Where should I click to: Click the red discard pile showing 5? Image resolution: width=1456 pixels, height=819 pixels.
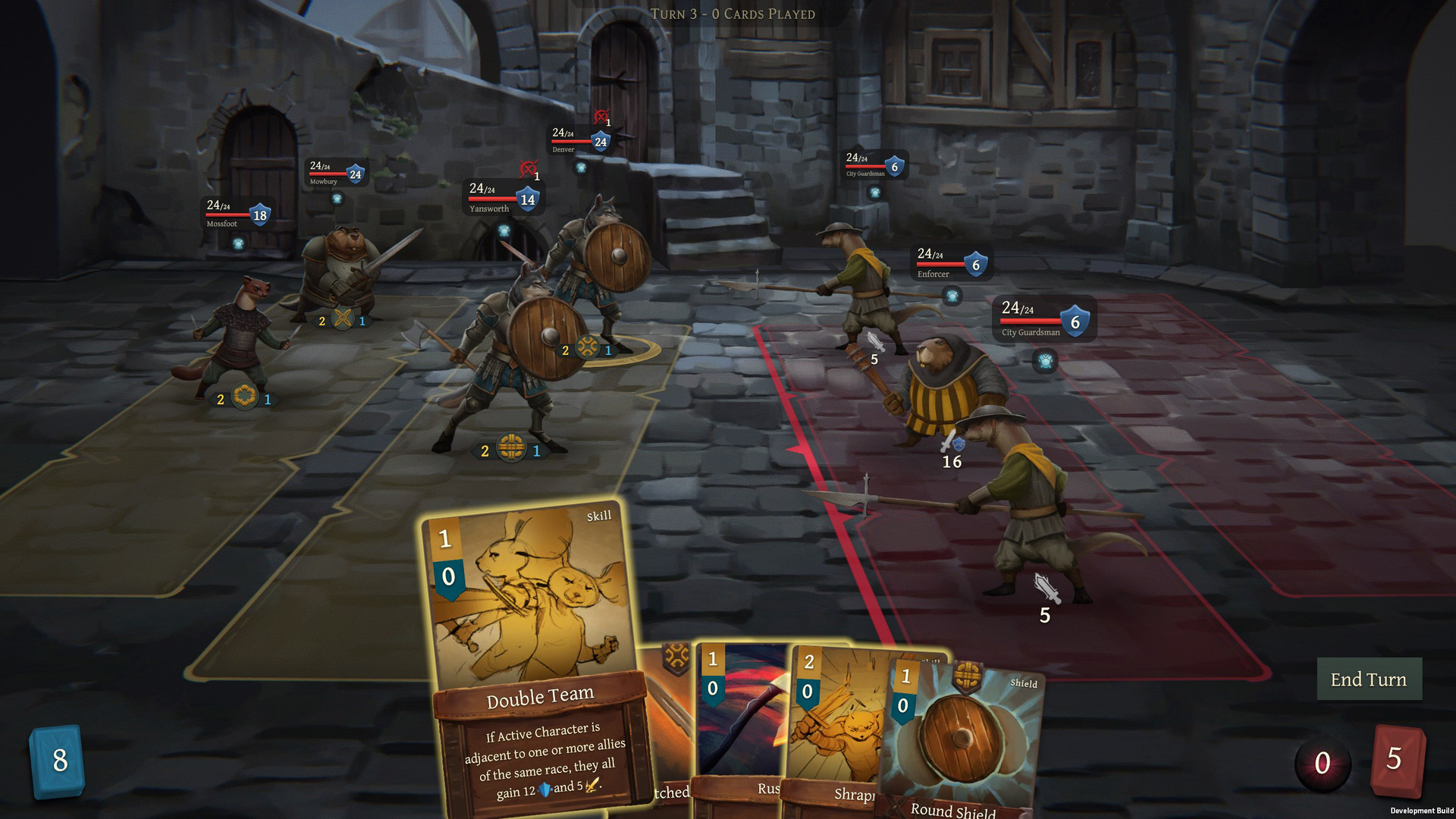coord(1399,760)
